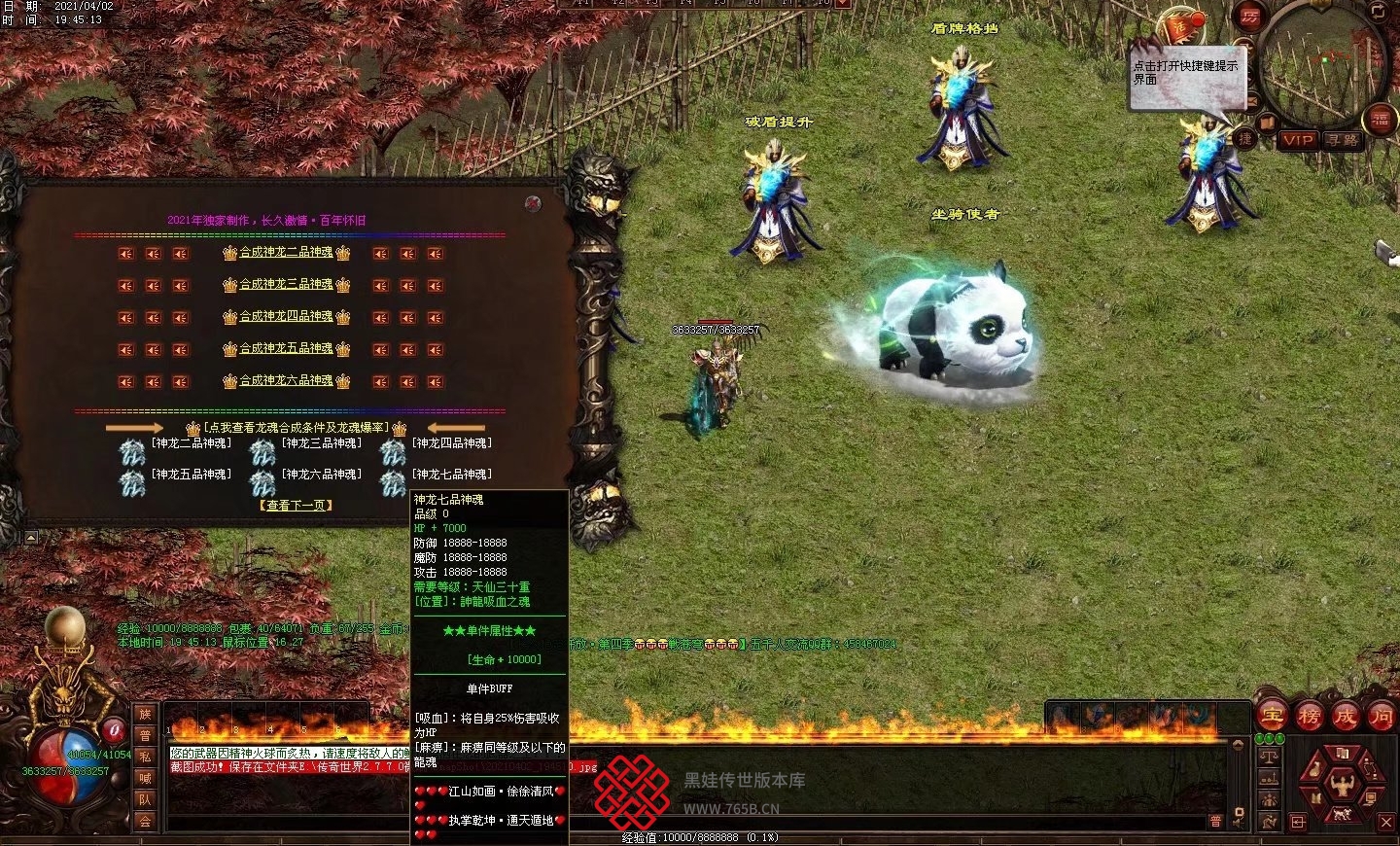Go to next page via 查看下一页
The image size is (1400, 846).
pyautogui.click(x=296, y=506)
